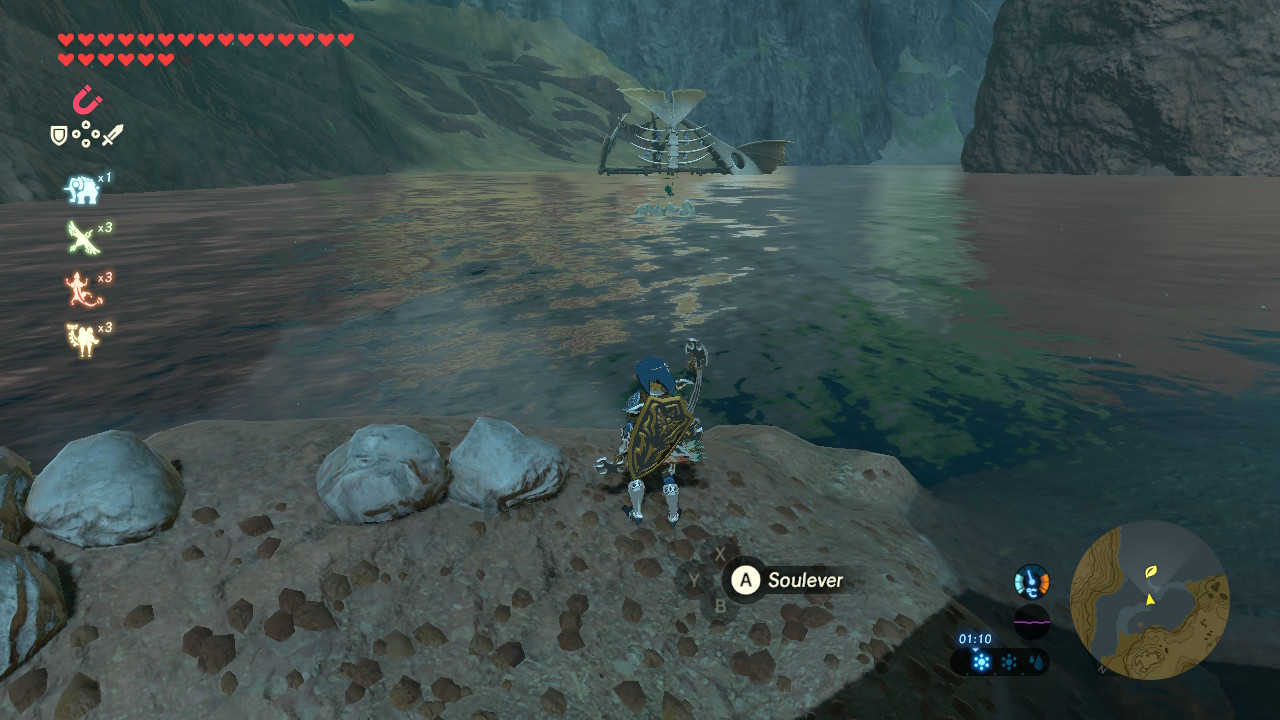Click the temperature gauge icon
The image size is (1280, 720).
[1032, 581]
